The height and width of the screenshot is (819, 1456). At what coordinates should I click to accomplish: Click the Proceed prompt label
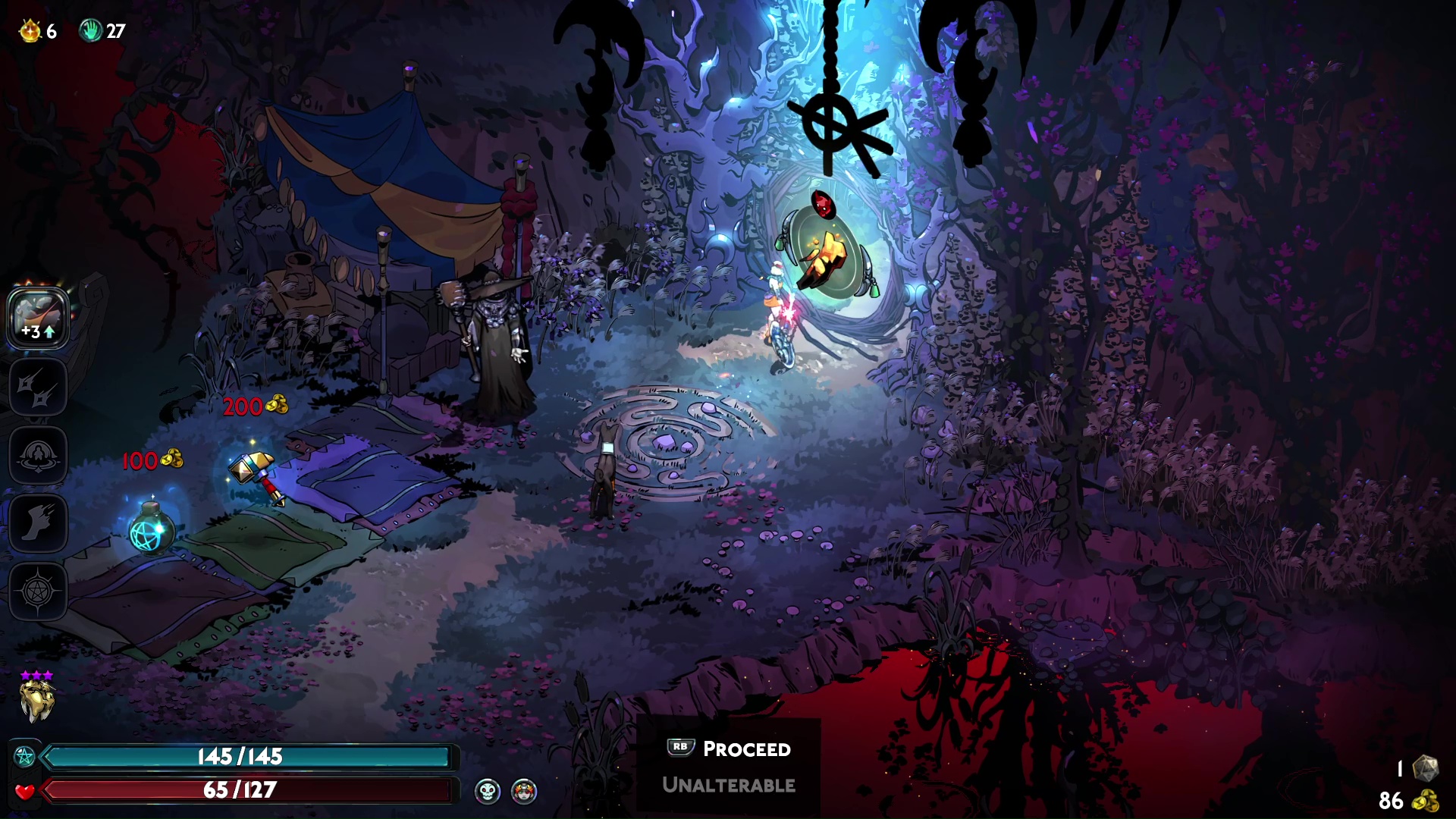coord(746,749)
